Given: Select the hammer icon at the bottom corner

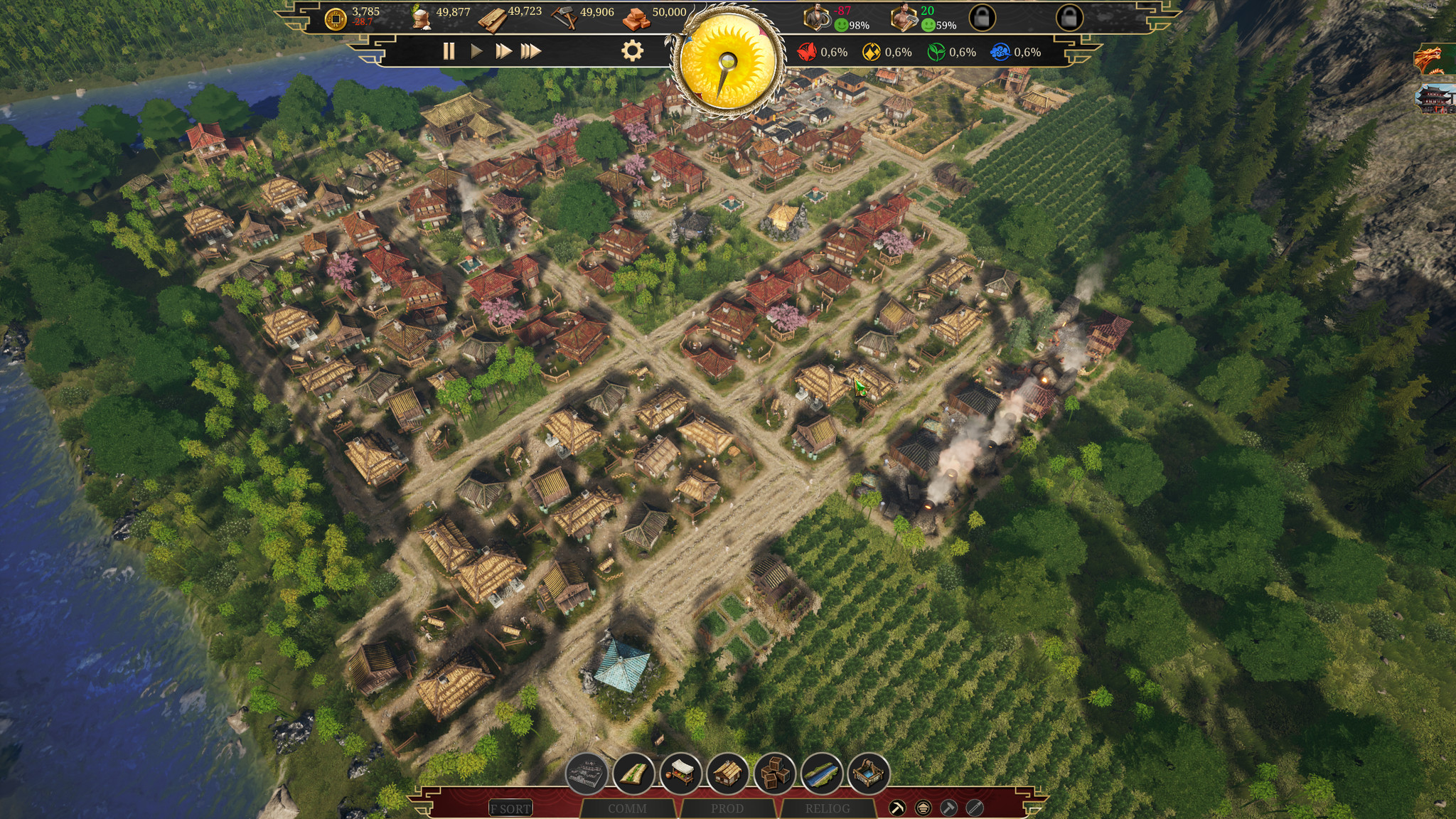Looking at the screenshot, I should point(949,808).
